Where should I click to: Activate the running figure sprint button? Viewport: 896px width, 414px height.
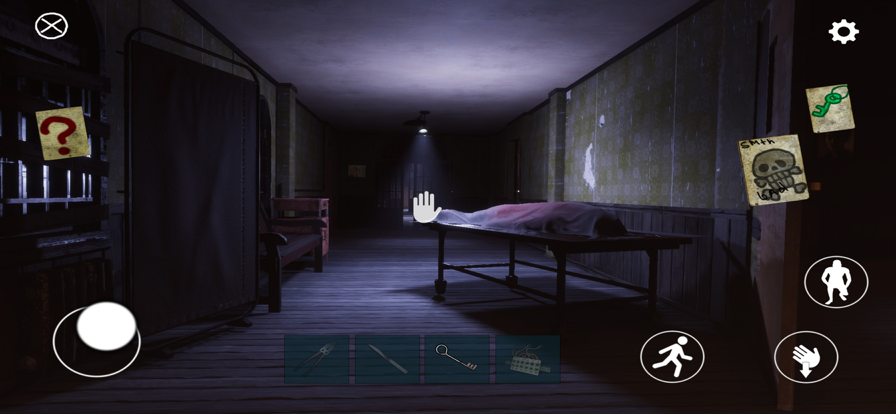click(x=672, y=356)
